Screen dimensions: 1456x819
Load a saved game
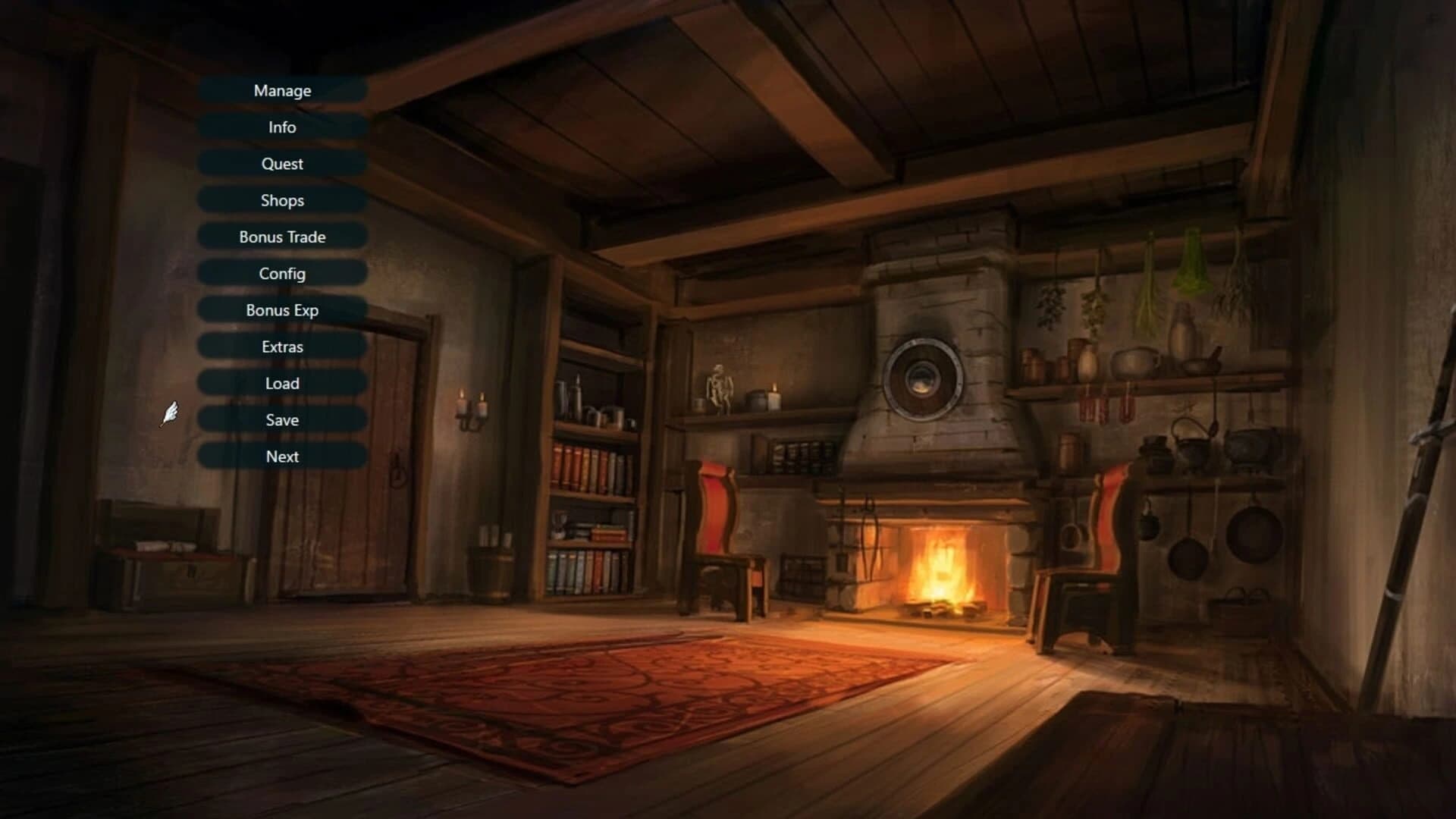coord(281,383)
